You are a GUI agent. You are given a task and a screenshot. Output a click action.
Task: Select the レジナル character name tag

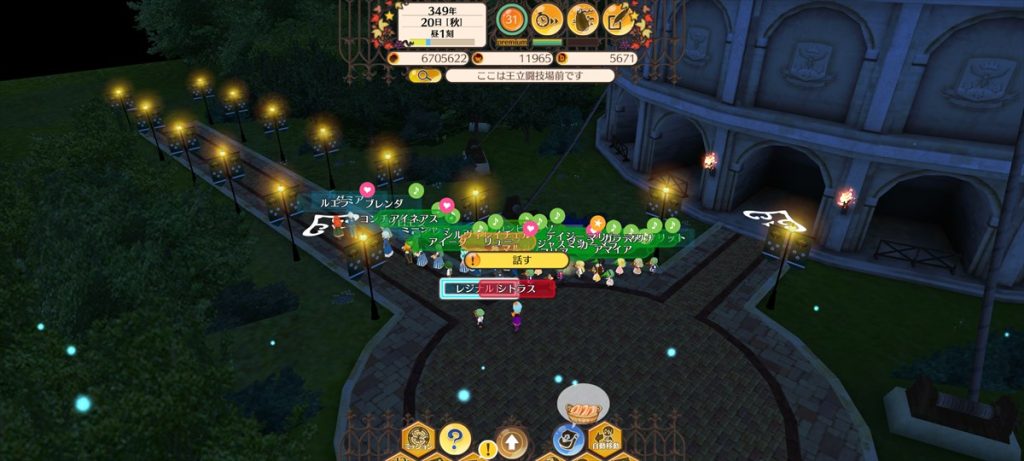tap(464, 289)
